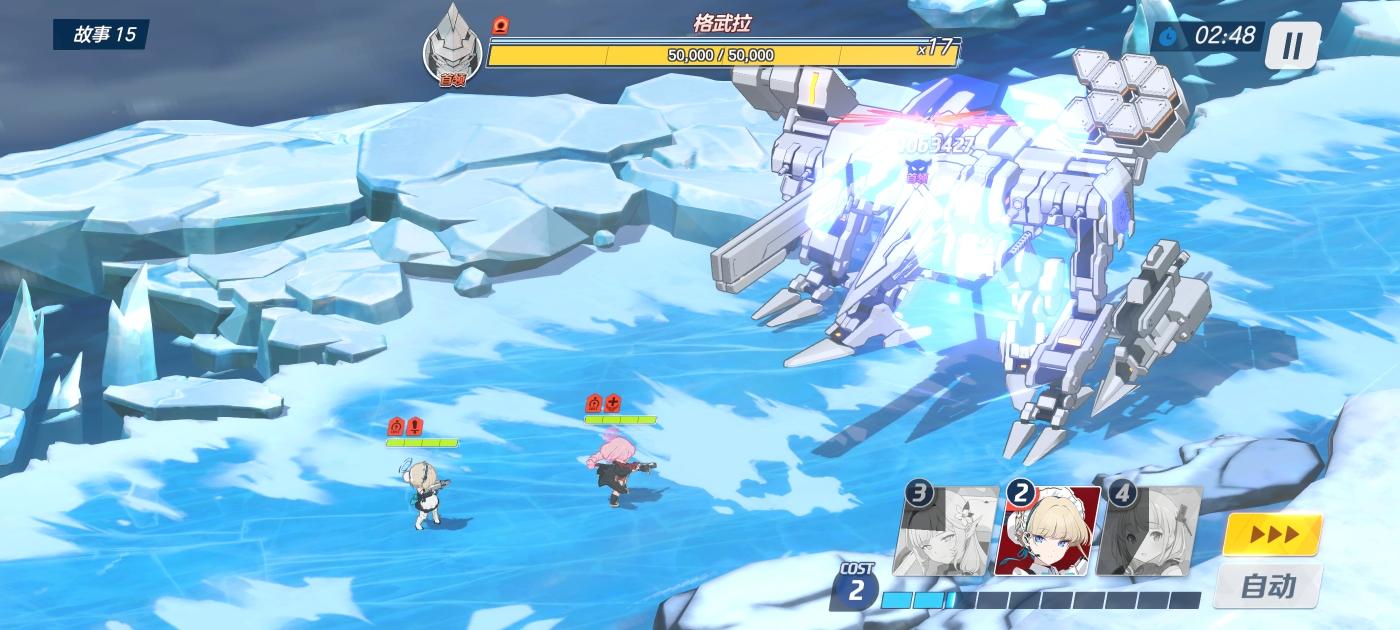Screen dimensions: 1400x630
Task: Pick the greyed skill card costing 4
Action: click(x=1150, y=530)
